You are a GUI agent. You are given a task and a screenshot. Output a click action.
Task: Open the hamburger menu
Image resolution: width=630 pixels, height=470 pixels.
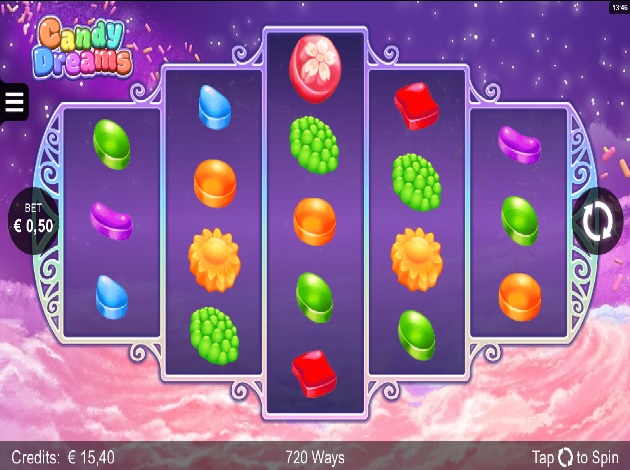(x=14, y=101)
